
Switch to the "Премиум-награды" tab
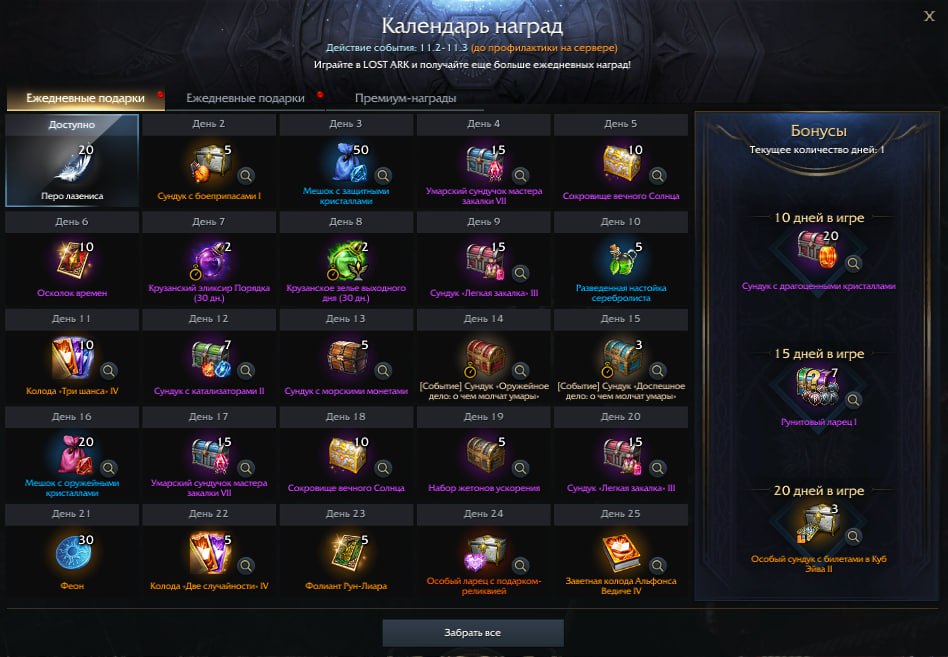pos(405,98)
